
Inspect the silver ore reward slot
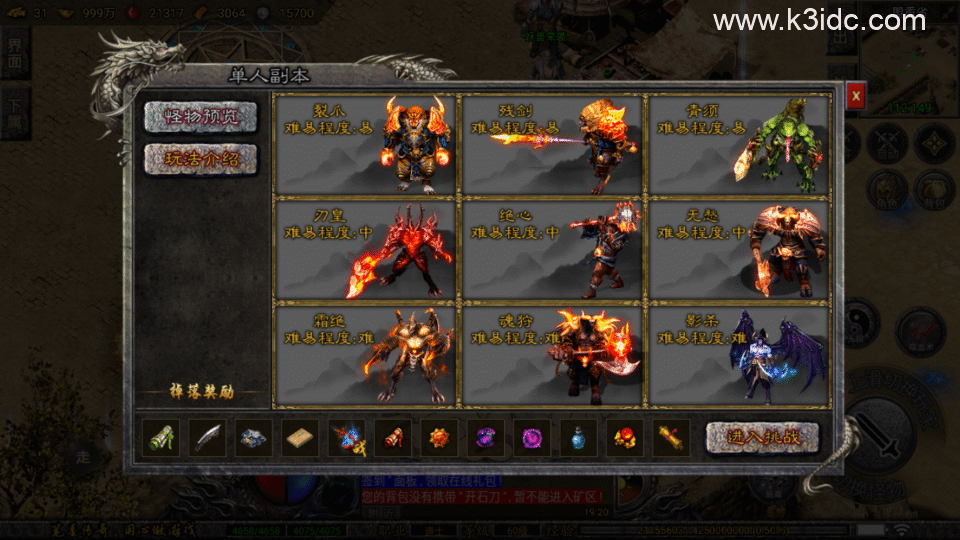(x=254, y=438)
